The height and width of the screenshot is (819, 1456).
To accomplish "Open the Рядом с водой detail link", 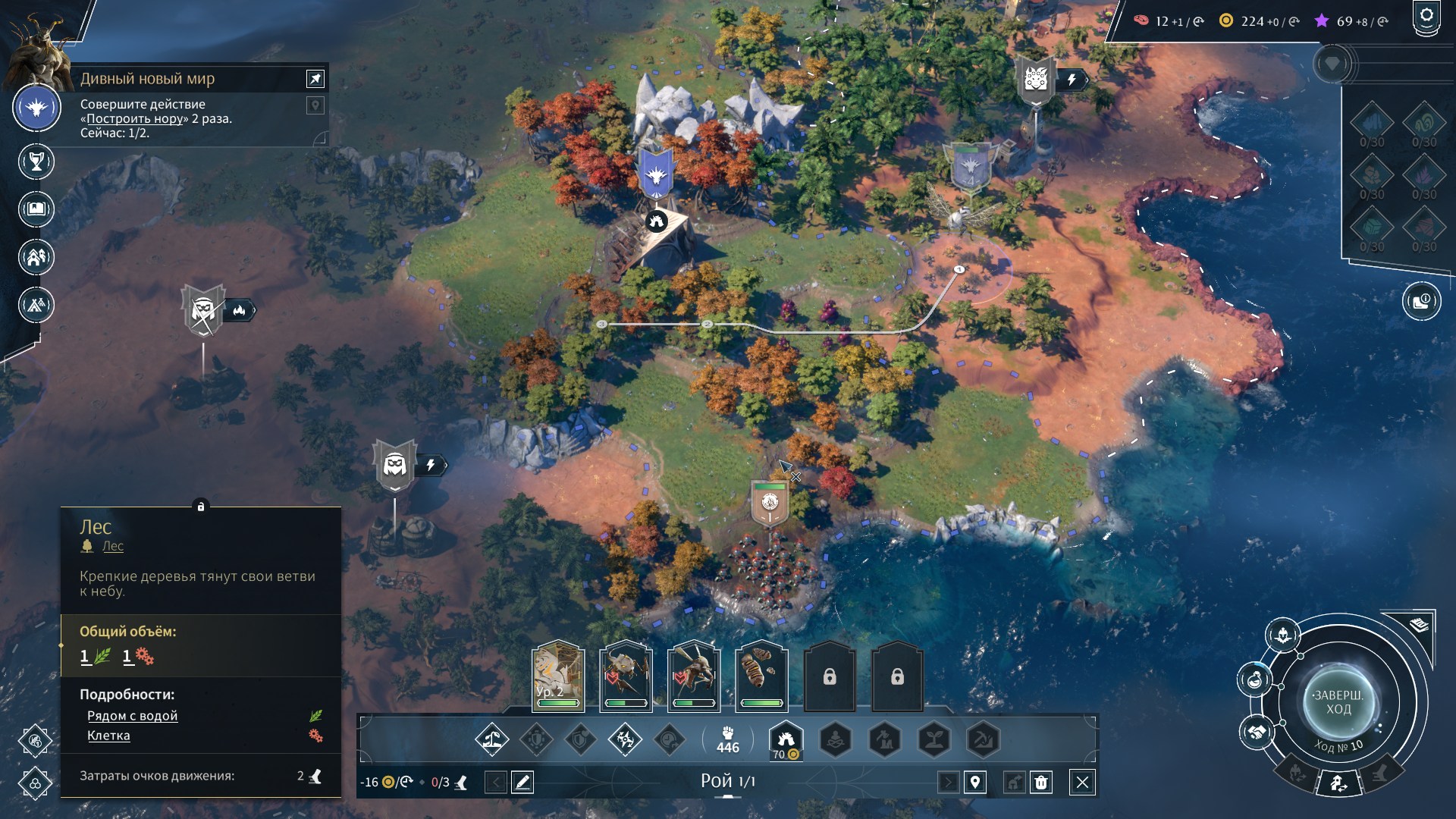I will coord(132,716).
